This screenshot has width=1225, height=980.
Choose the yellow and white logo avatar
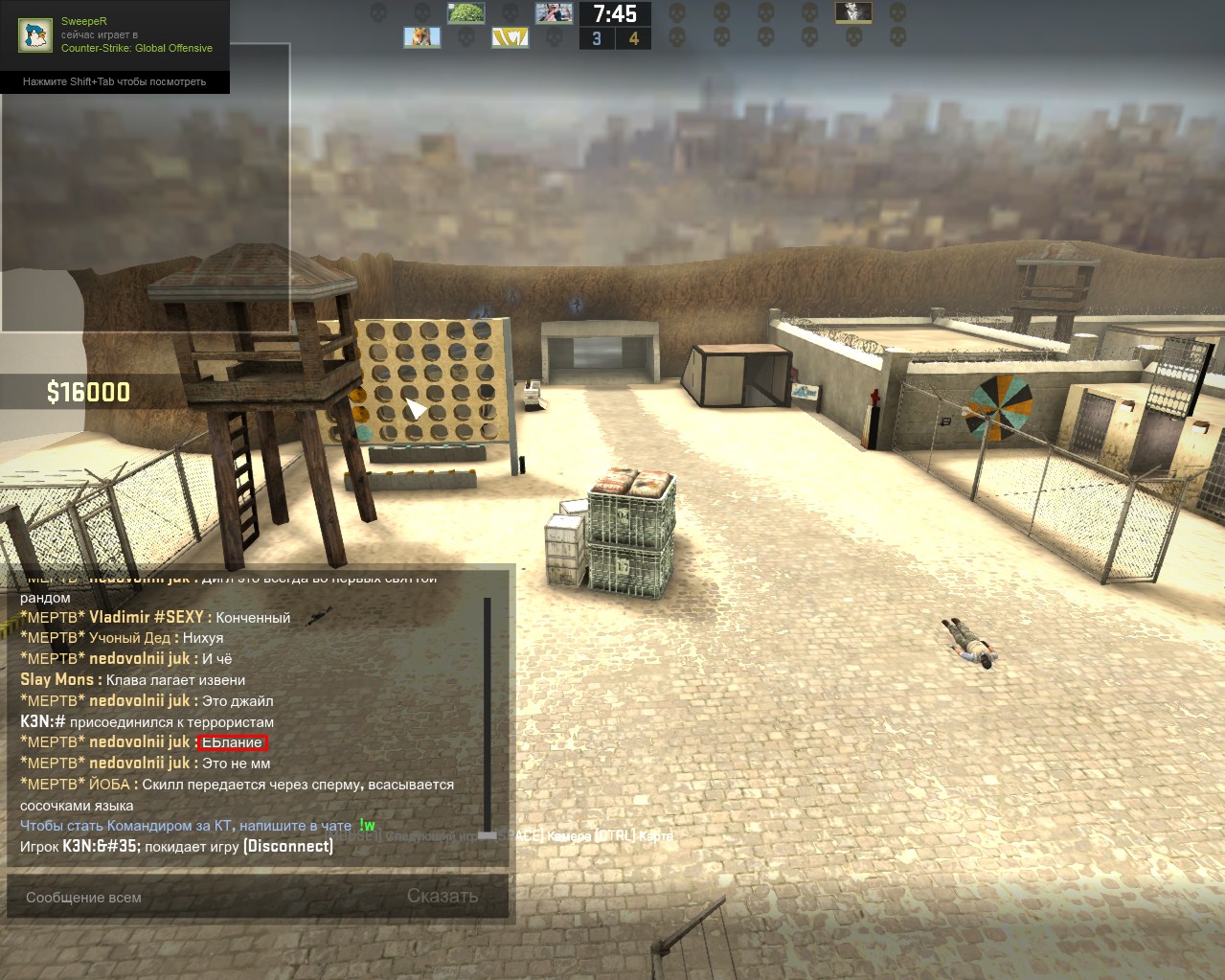coord(510,38)
